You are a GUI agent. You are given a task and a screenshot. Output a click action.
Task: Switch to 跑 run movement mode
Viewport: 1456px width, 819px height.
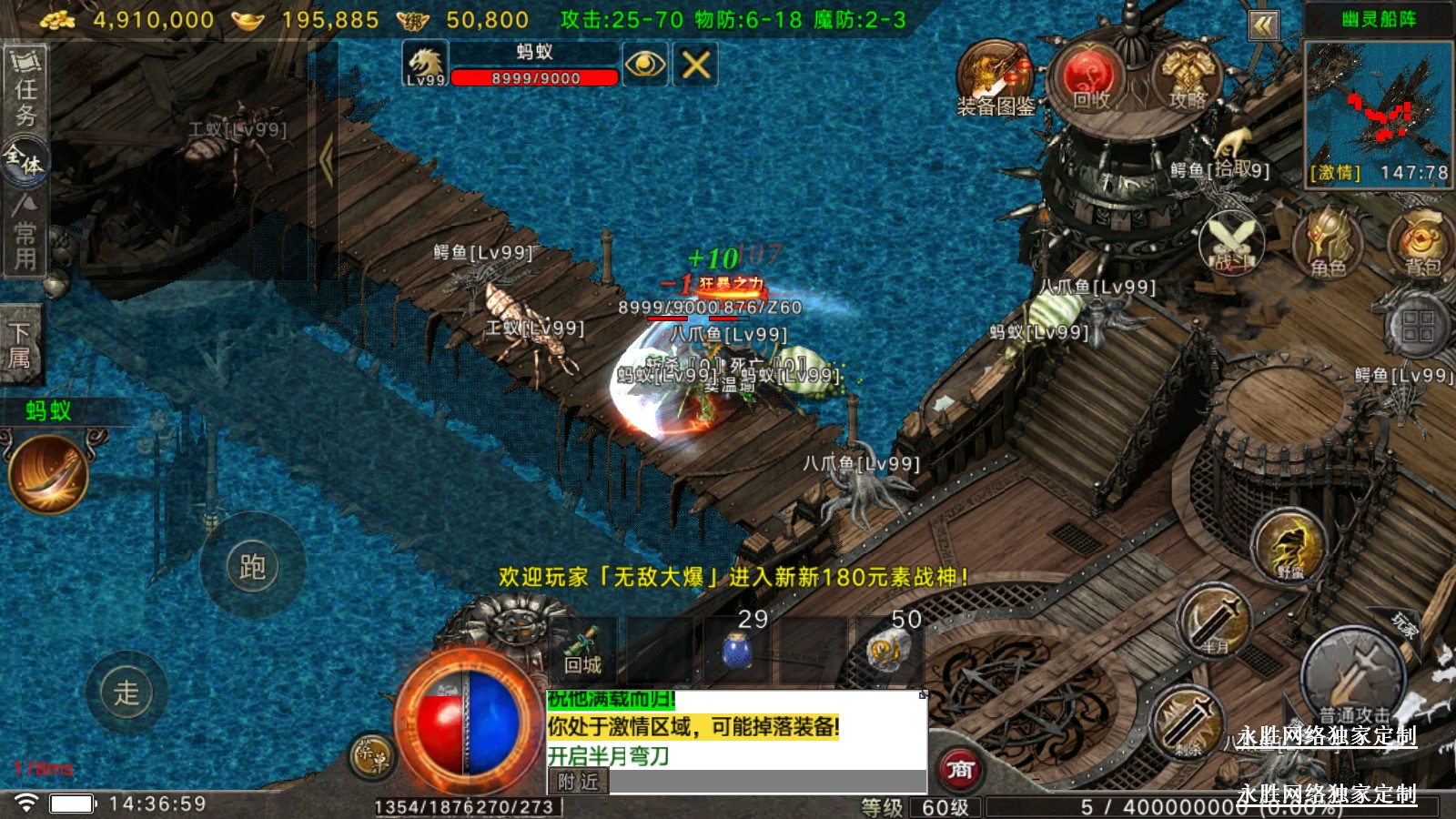click(252, 567)
